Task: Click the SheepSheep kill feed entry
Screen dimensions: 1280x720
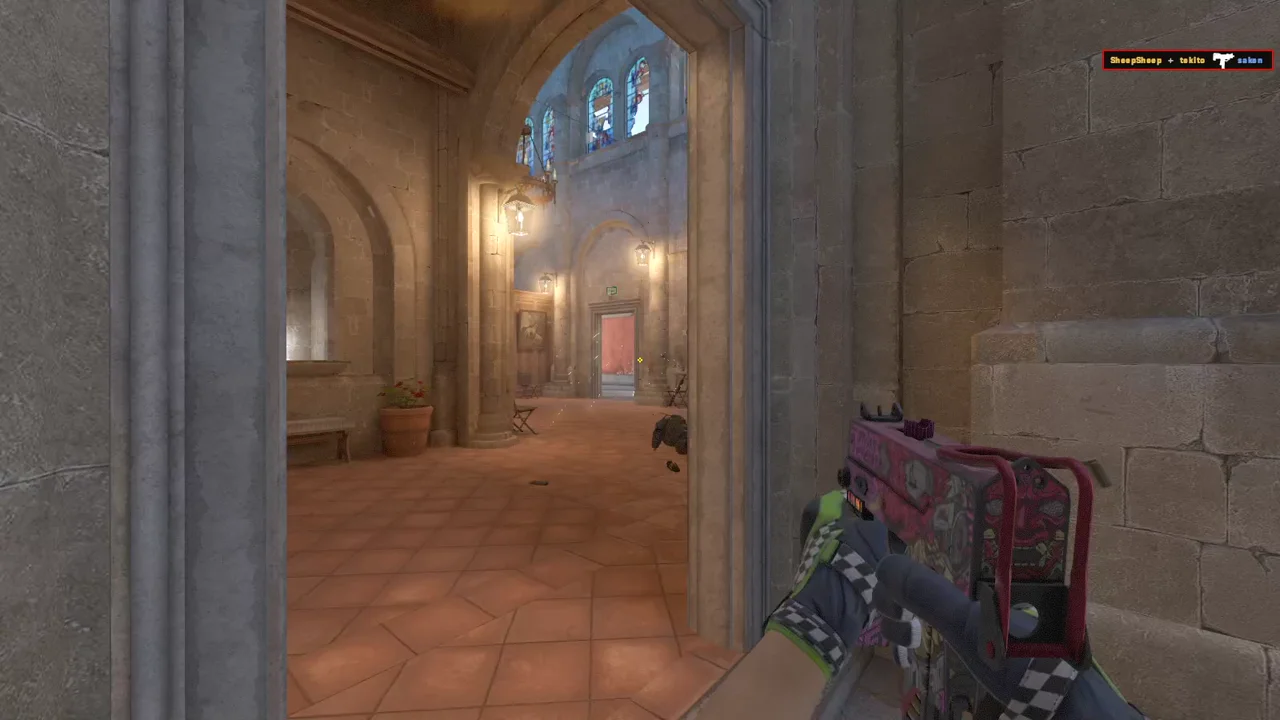Action: [1136, 61]
